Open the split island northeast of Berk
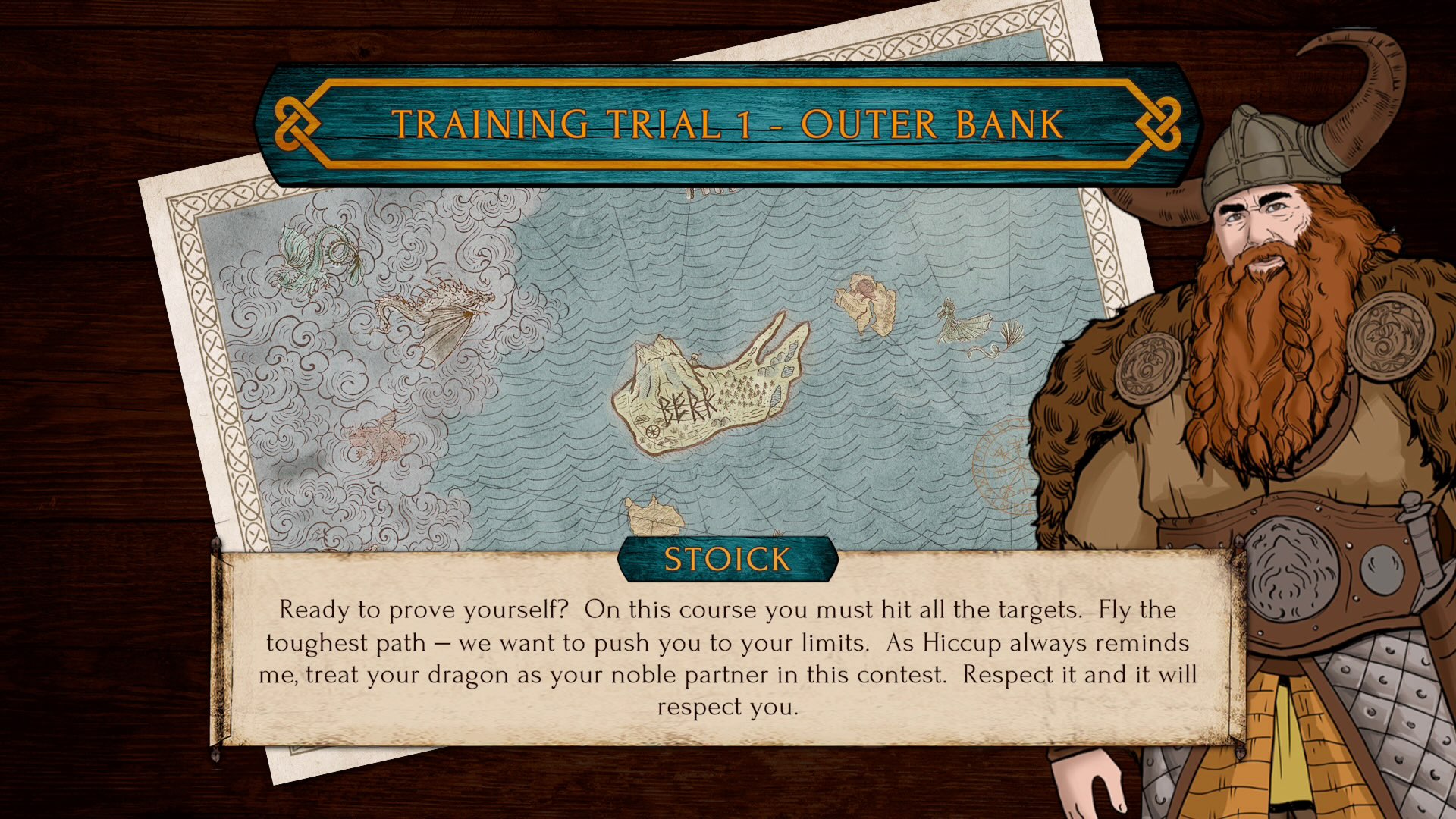Screen dimensions: 1456x819 864,303
